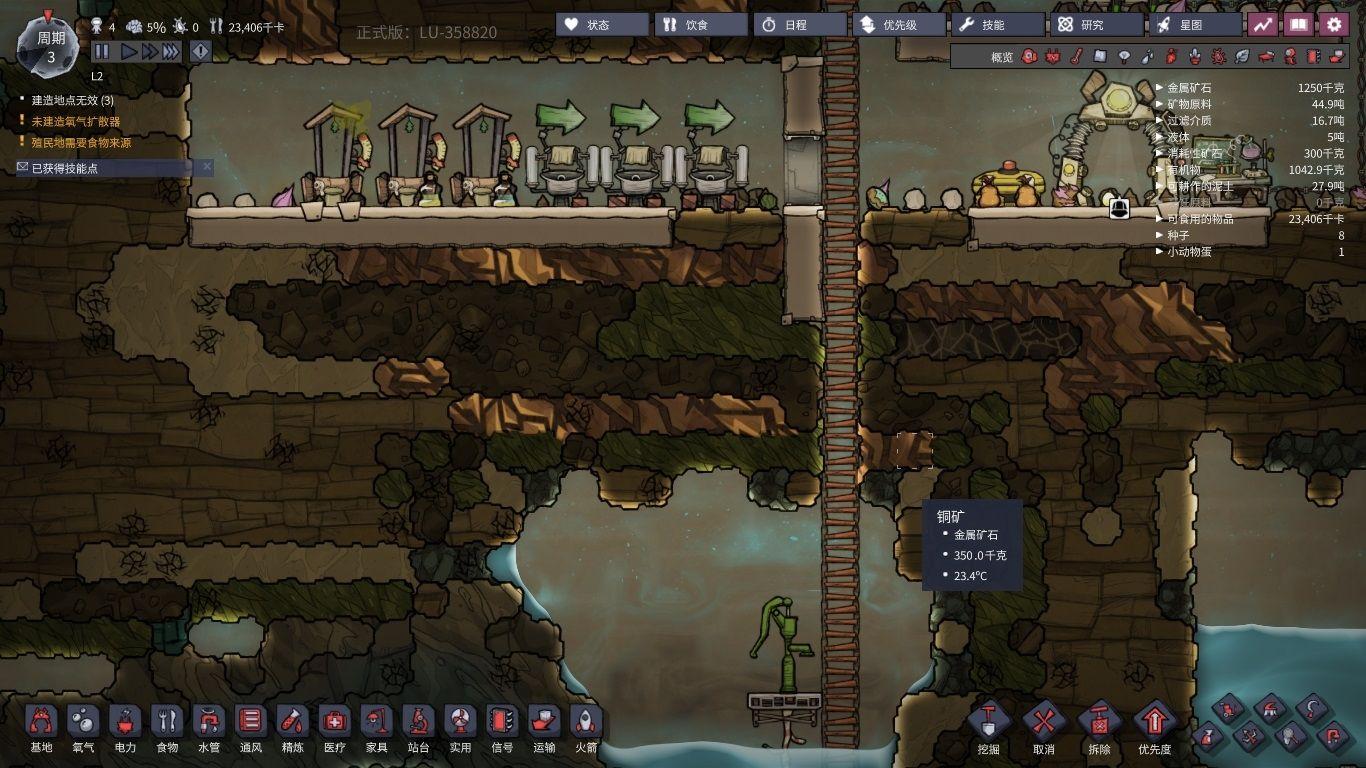Expand the 金属矿石 resource category
This screenshot has width=1366, height=768.
click(1160, 88)
